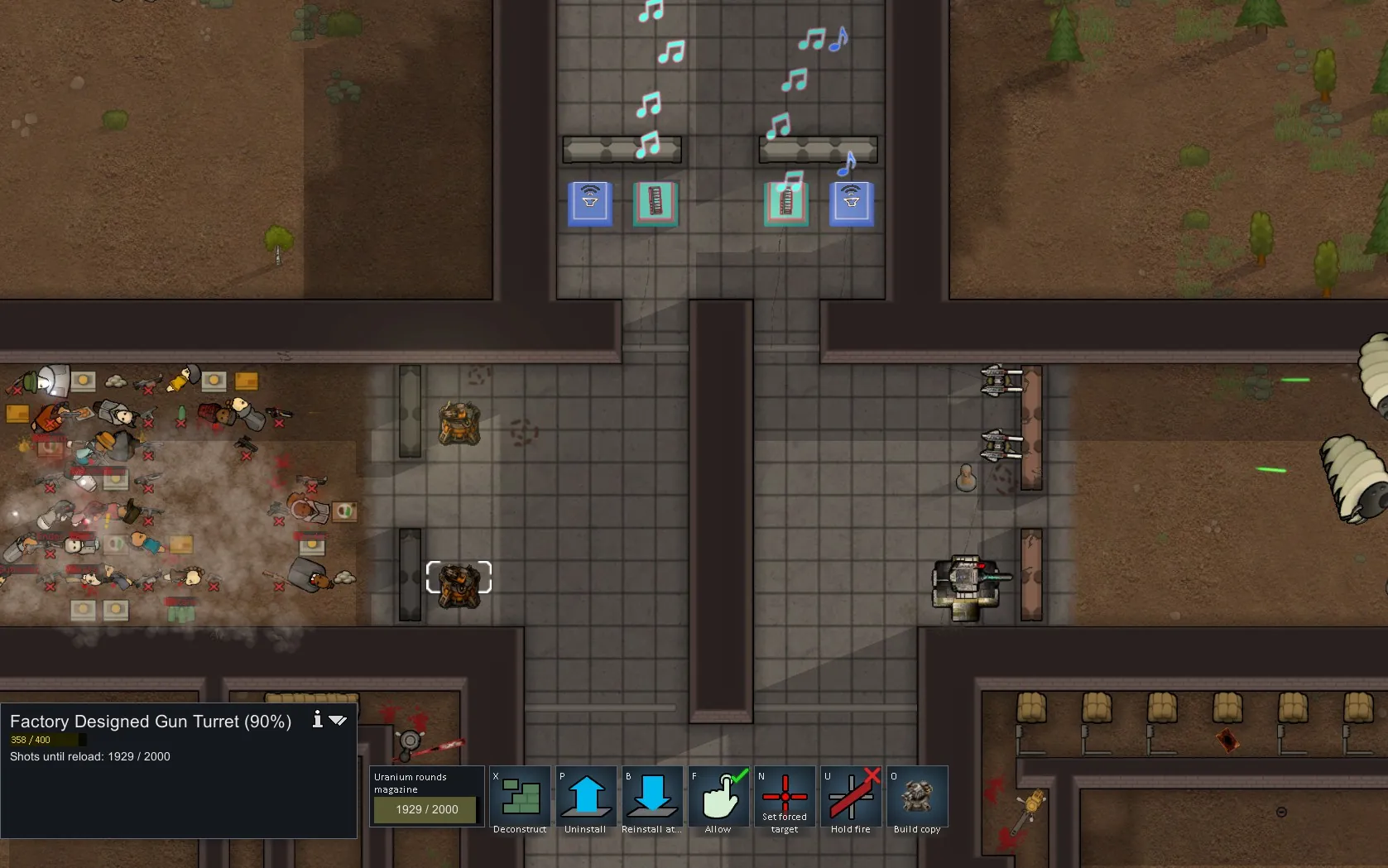This screenshot has height=868, width=1388.
Task: Choose the Uninstall command
Action: [x=586, y=798]
